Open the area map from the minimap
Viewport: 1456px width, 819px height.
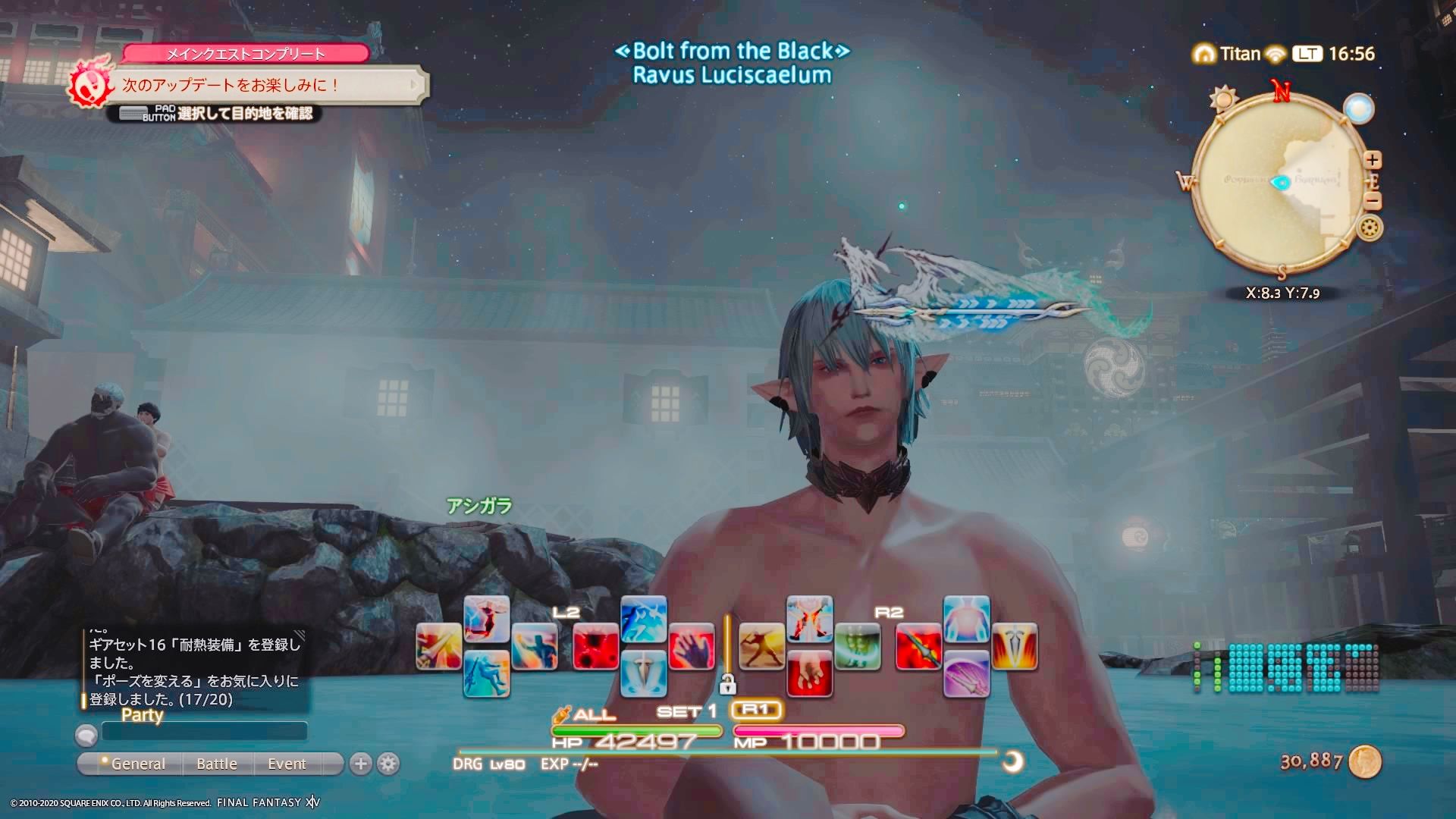pos(1281,182)
